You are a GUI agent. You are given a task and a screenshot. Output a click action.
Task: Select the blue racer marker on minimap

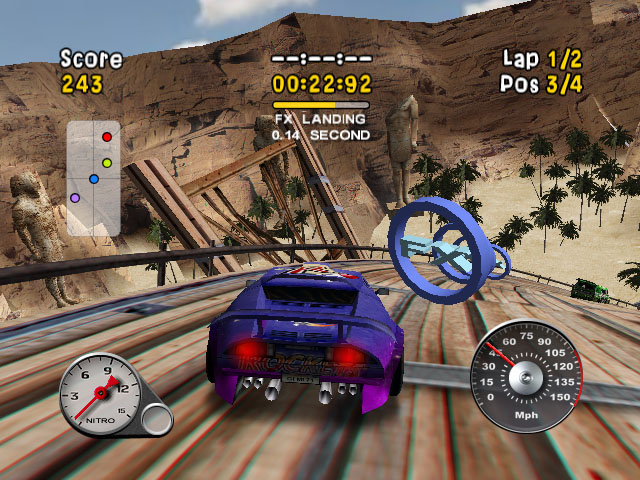click(93, 180)
